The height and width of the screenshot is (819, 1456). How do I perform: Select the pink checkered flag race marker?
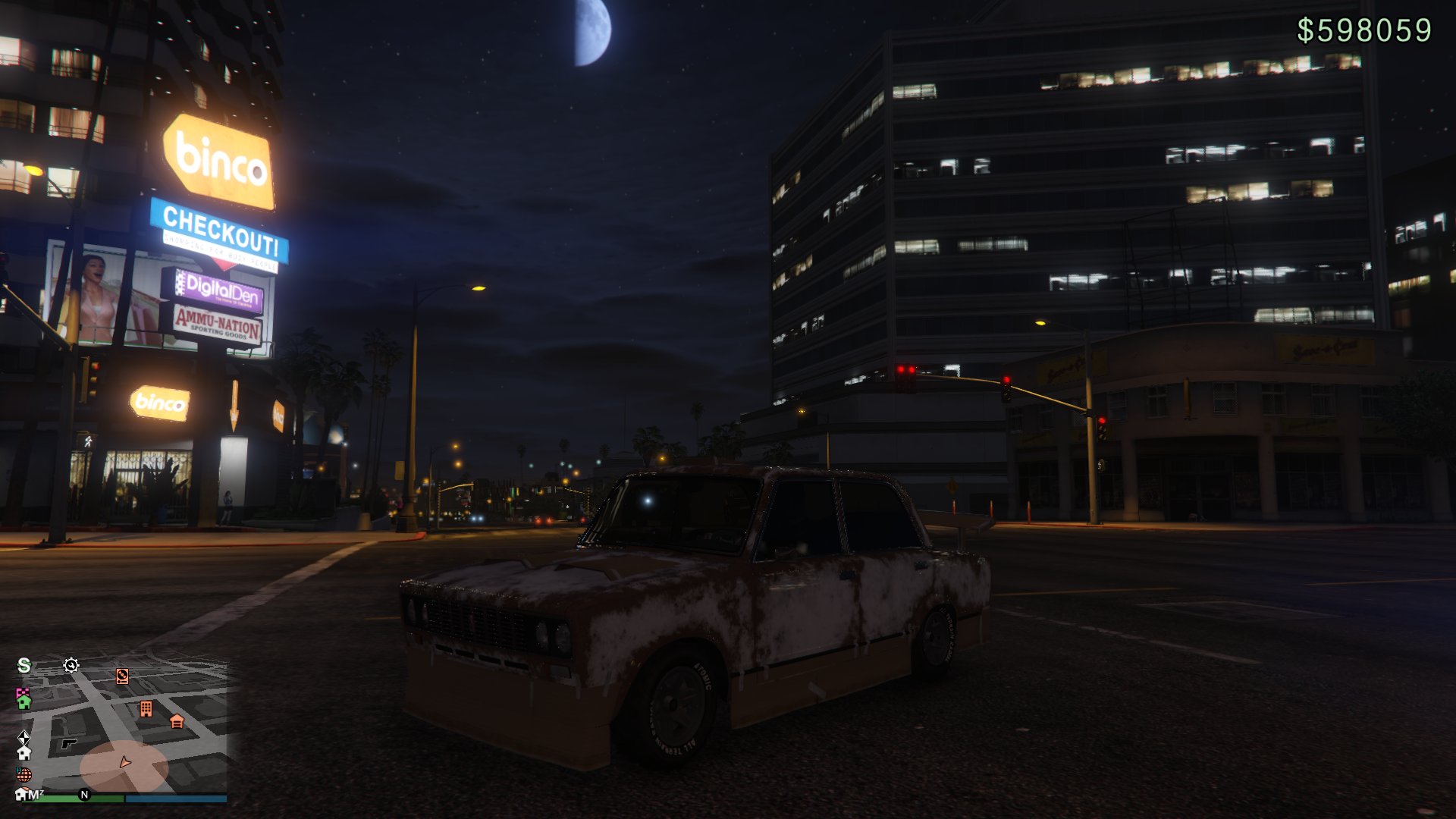[x=22, y=692]
